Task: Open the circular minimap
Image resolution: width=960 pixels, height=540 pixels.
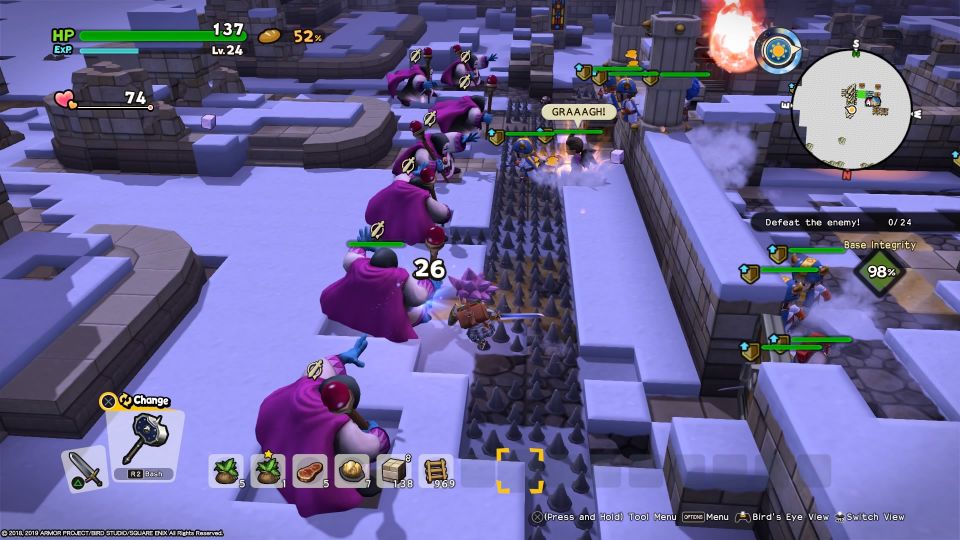Action: (851, 107)
